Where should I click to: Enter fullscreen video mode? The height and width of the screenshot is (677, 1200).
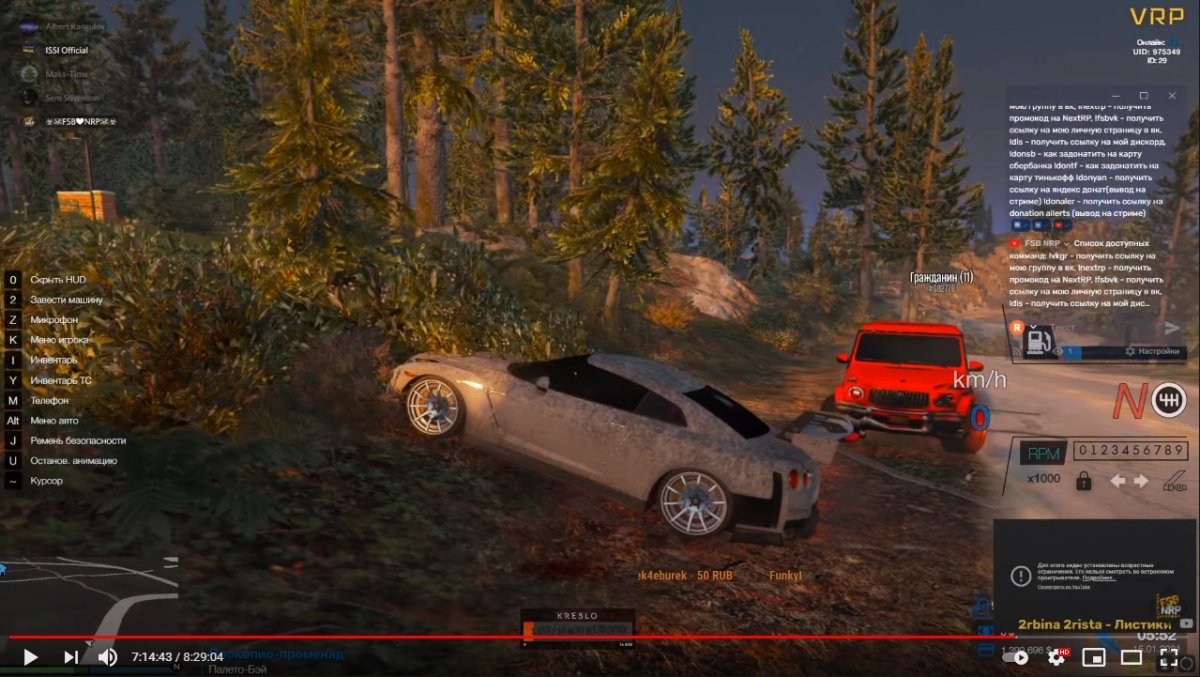point(1169,657)
